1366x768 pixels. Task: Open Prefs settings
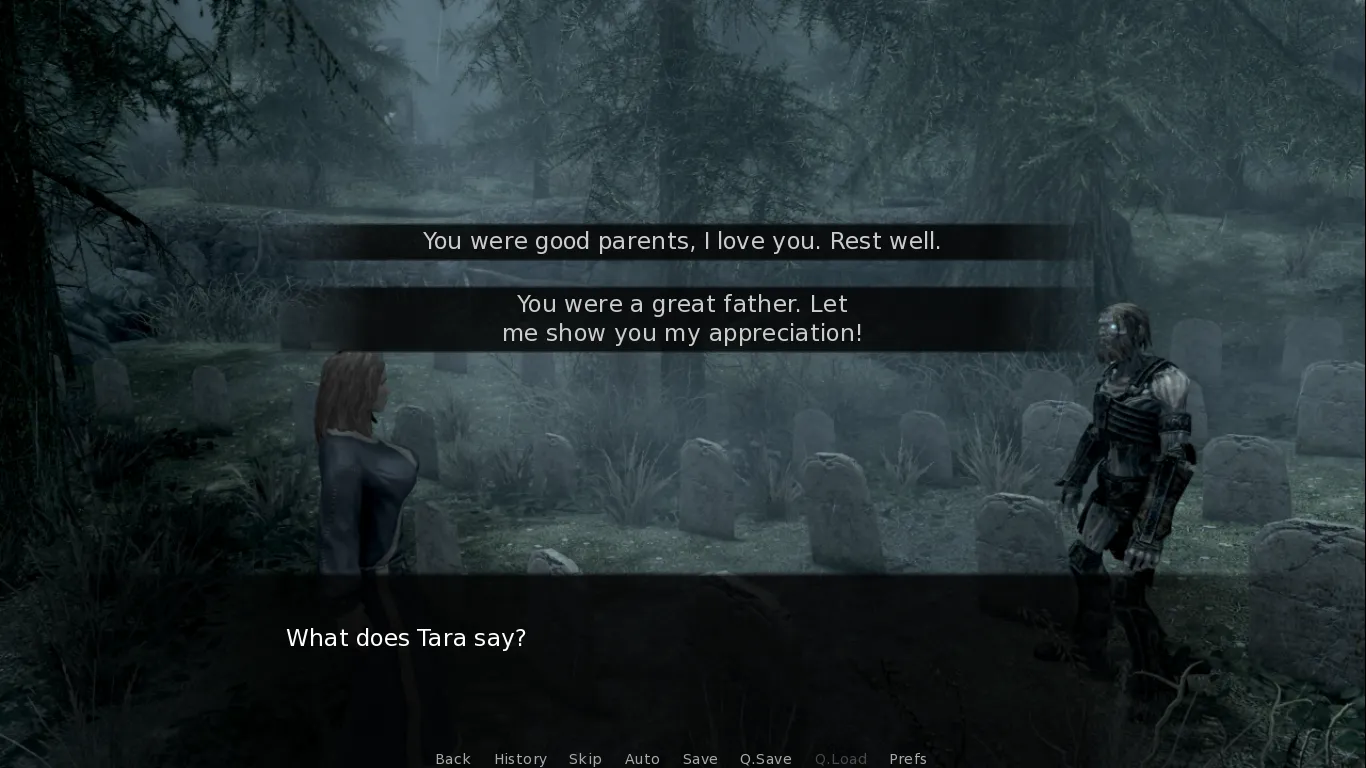coord(908,759)
